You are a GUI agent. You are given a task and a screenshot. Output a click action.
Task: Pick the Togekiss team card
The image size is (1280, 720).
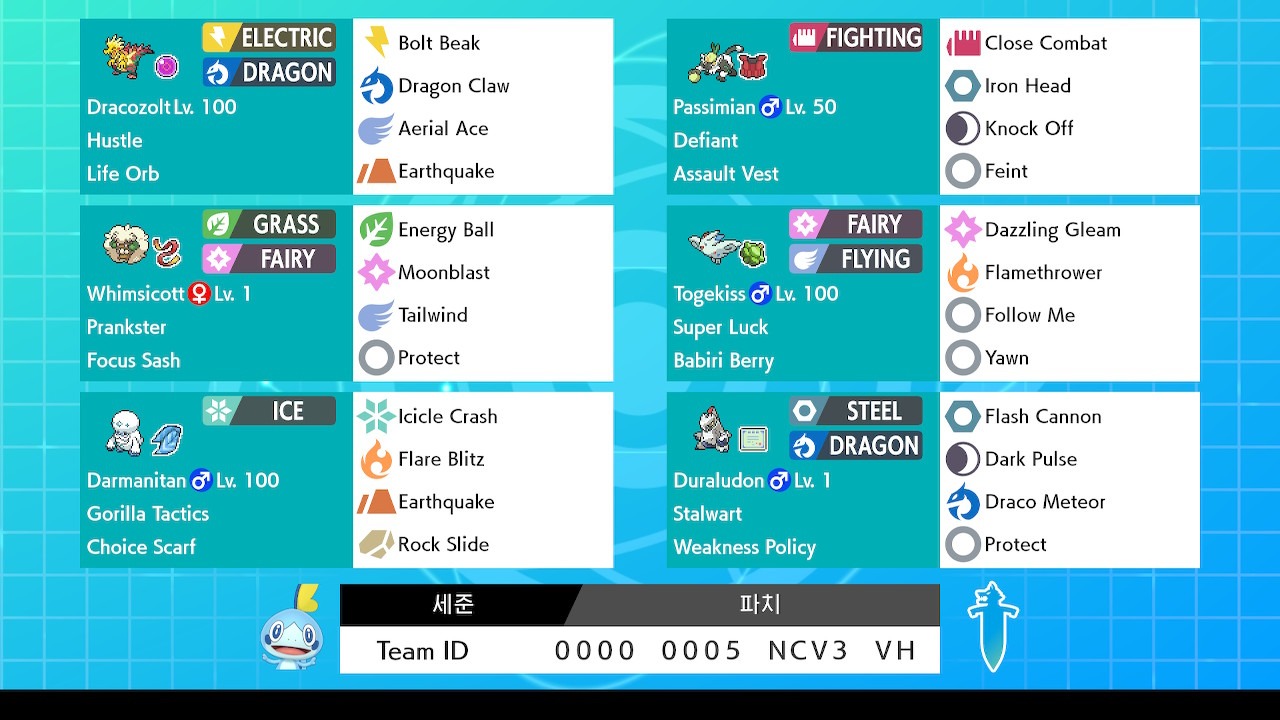point(802,293)
